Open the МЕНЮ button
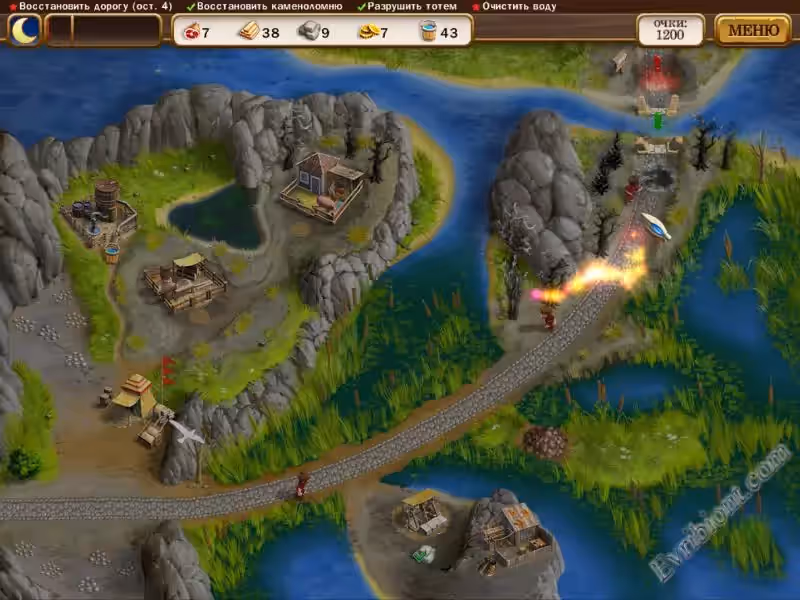This screenshot has height=600, width=800. click(x=752, y=29)
